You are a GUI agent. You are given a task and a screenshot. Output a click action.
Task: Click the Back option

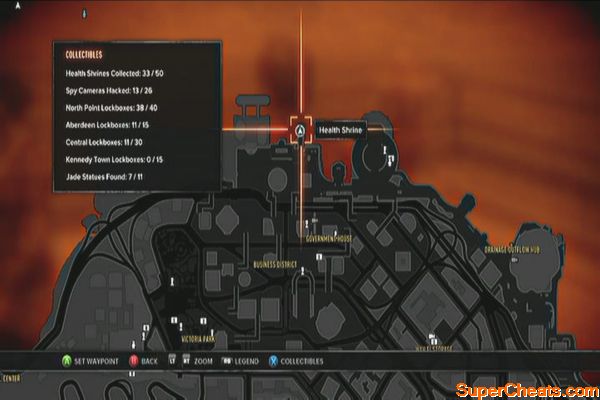coord(143,359)
